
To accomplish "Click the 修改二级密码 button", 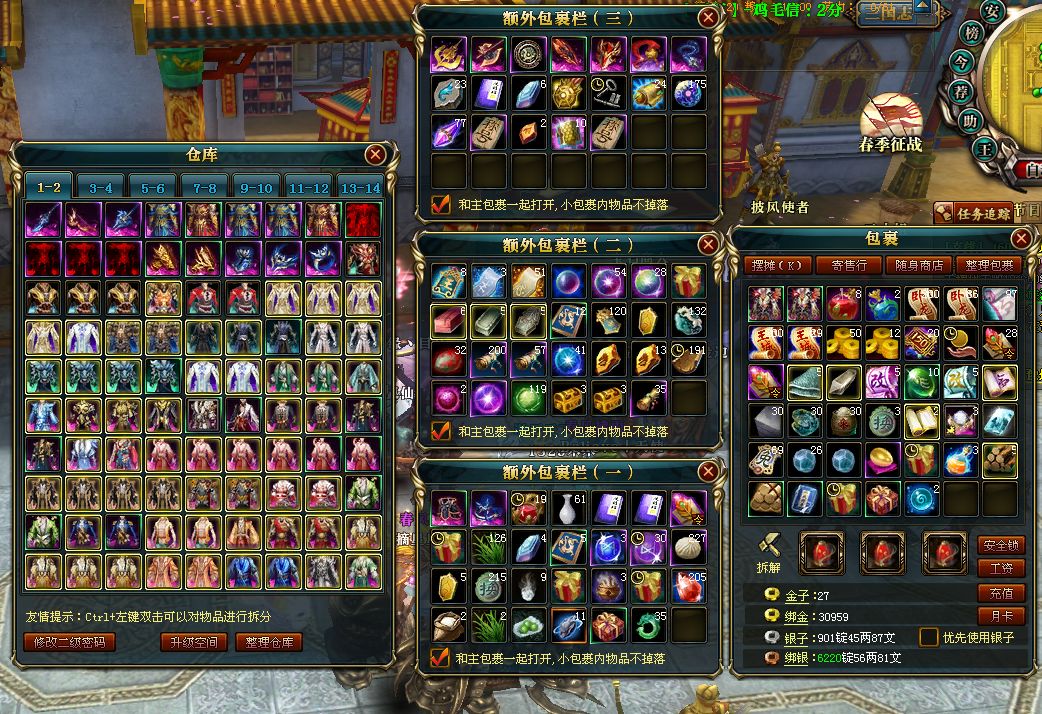I will [x=69, y=642].
